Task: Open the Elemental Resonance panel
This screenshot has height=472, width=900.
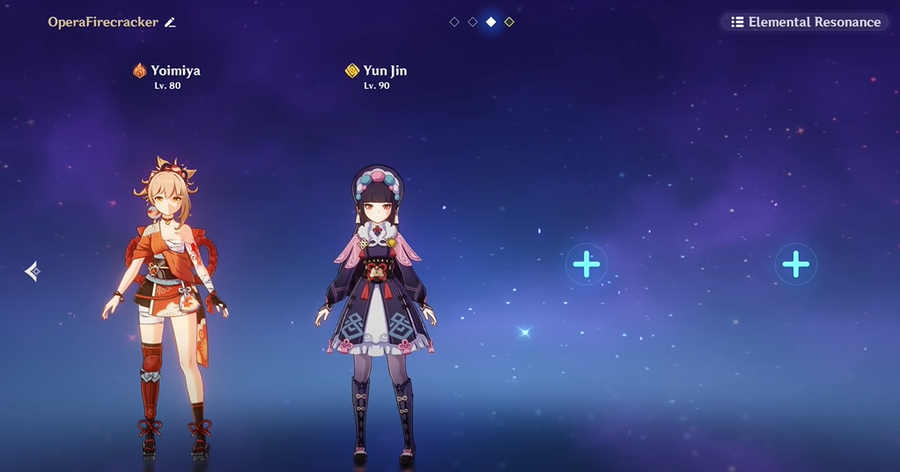Action: [x=805, y=22]
